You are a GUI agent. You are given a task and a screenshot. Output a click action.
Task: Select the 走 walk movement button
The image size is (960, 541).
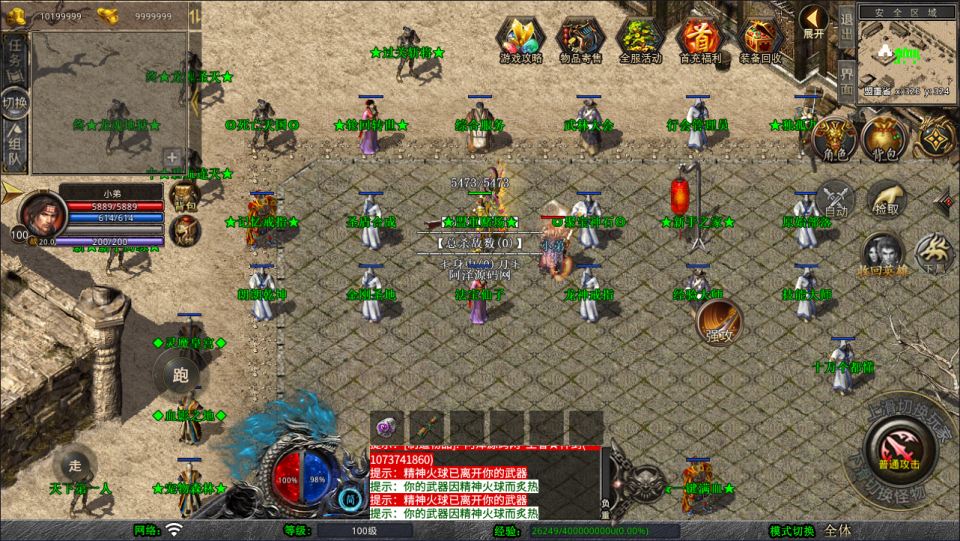(74, 465)
